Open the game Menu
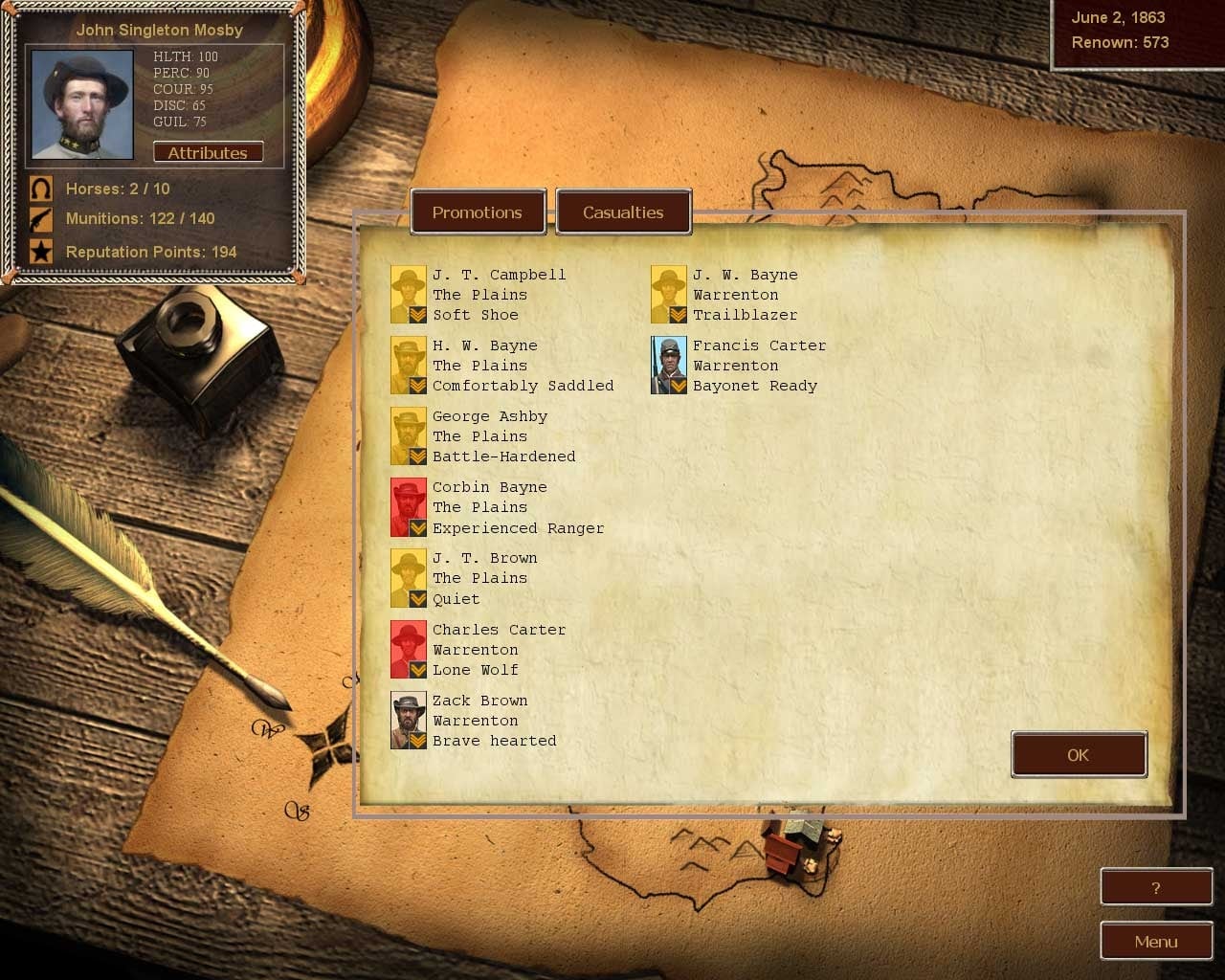The image size is (1225, 980). 1156,942
